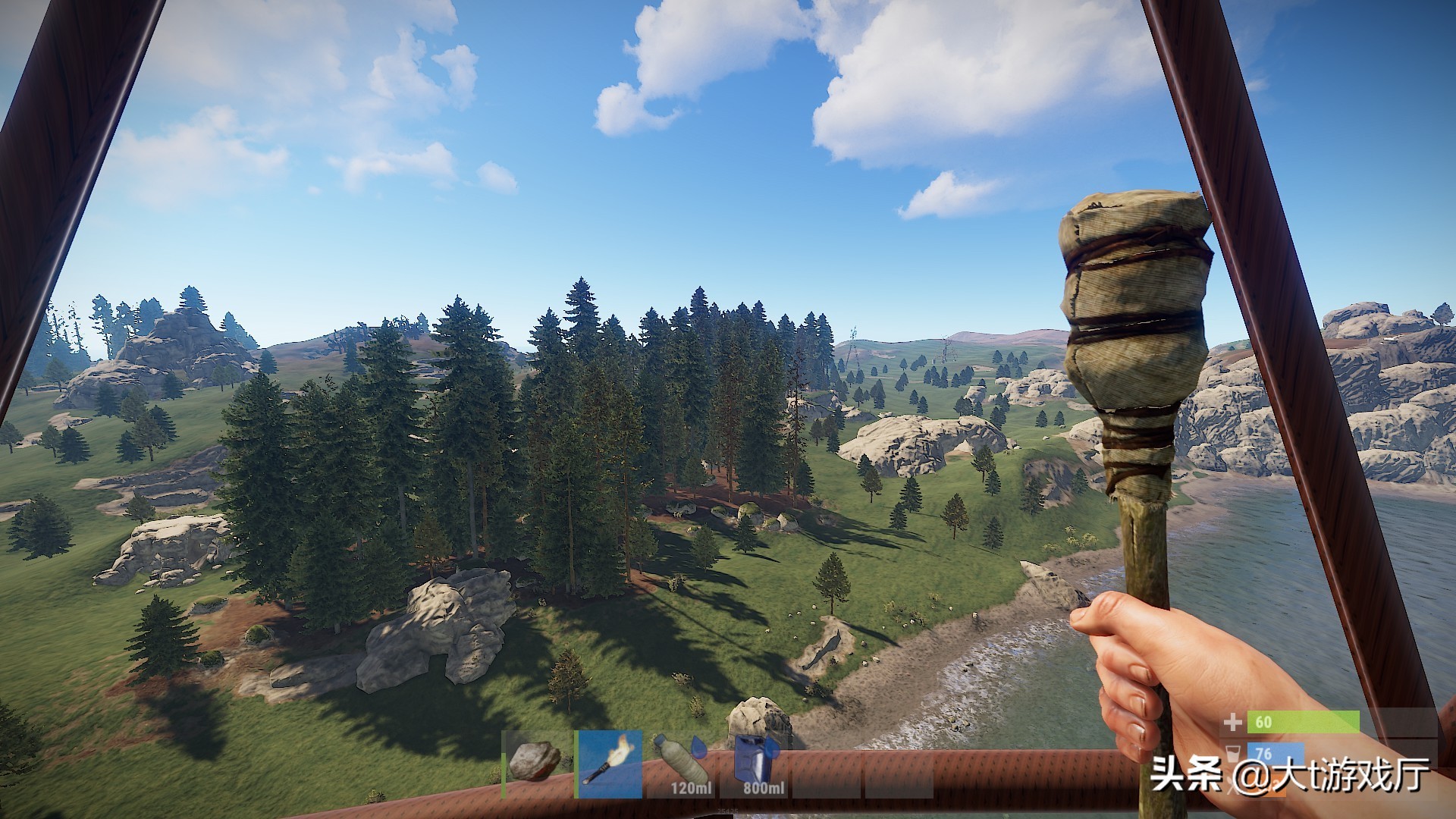Select the rock hotbar slot

point(535,764)
